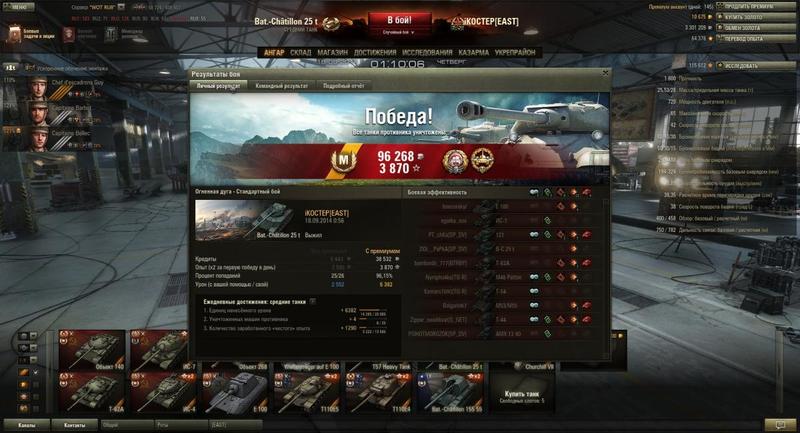Viewport: 800px width, 433px height.
Task: Open the МЕНЮ button
Action: tap(20, 6)
